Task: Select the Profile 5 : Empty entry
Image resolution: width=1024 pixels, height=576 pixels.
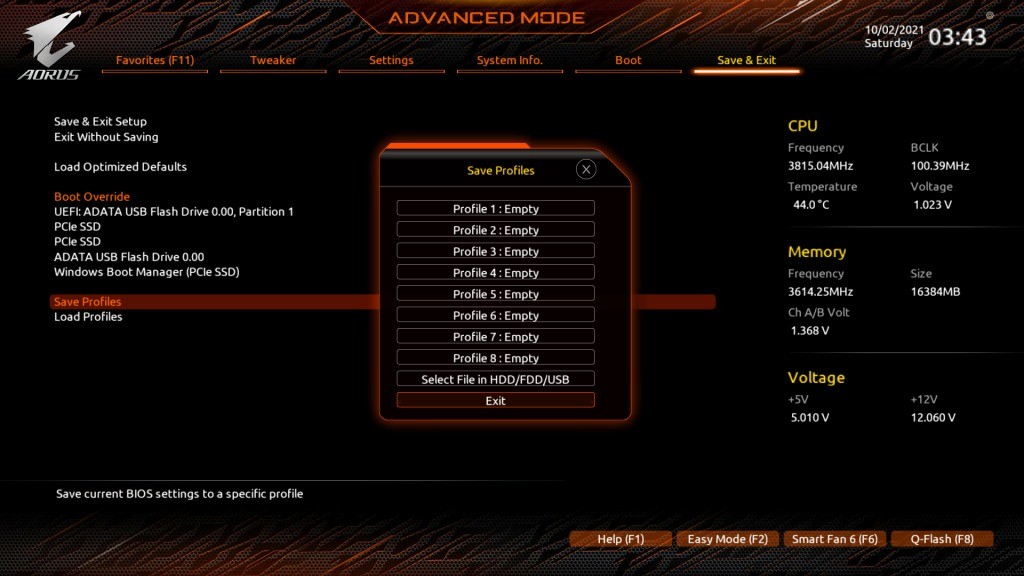Action: [495, 294]
